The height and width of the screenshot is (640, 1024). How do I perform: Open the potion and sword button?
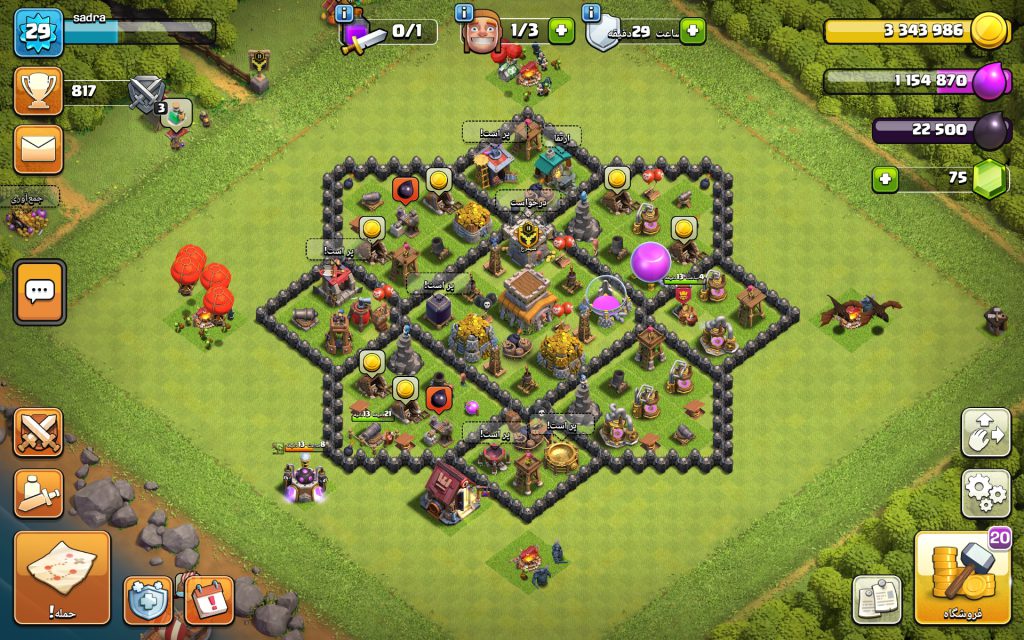(38, 493)
